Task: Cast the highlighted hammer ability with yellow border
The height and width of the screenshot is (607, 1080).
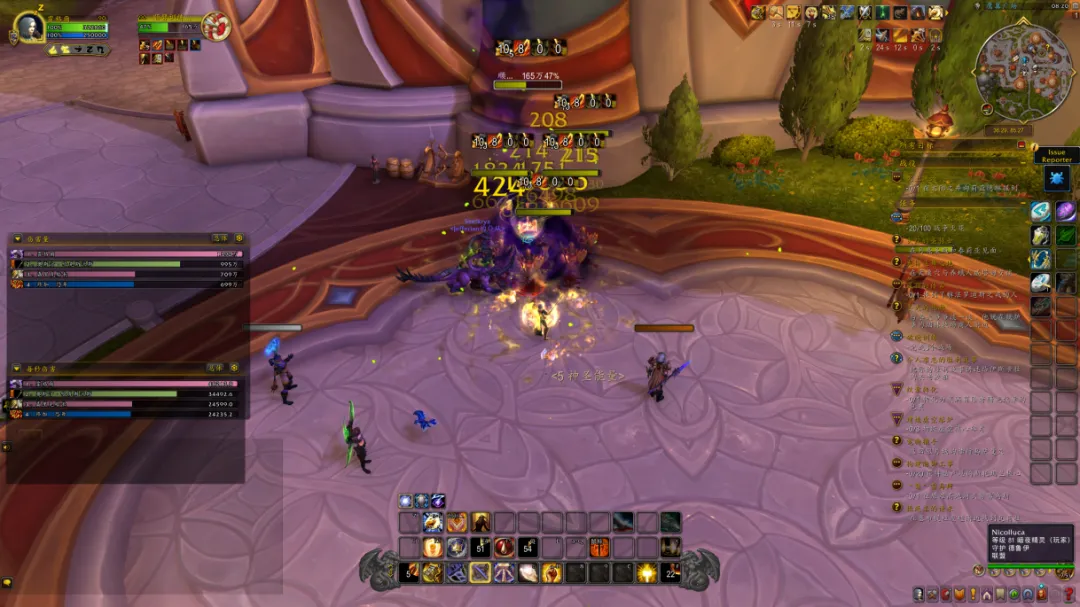Action: tap(480, 573)
